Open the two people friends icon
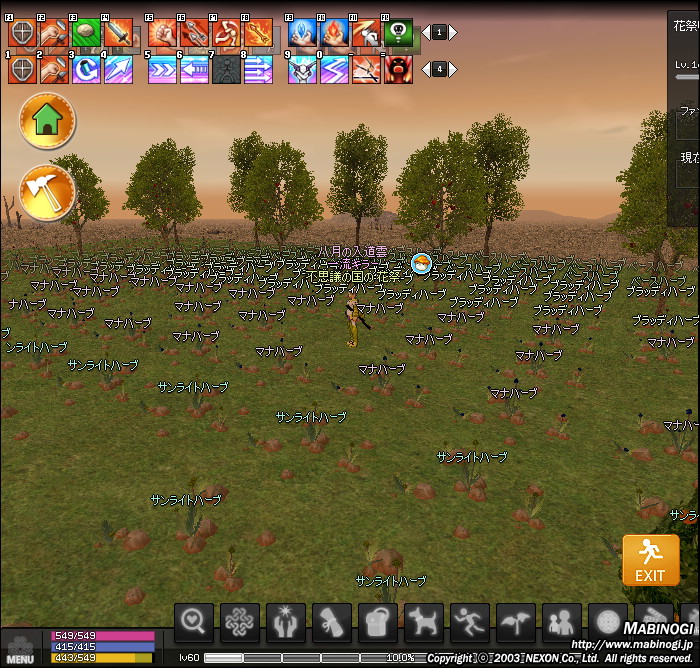 click(x=562, y=623)
